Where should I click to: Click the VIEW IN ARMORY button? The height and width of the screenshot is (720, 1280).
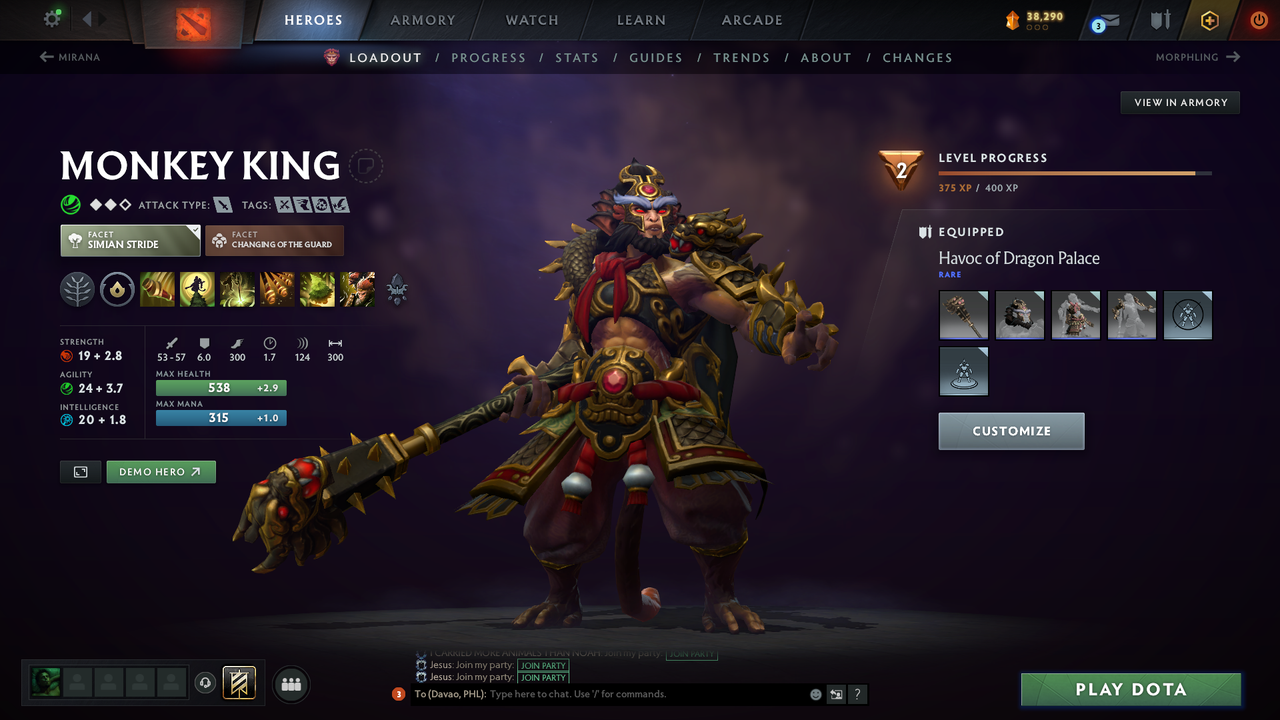pyautogui.click(x=1179, y=102)
